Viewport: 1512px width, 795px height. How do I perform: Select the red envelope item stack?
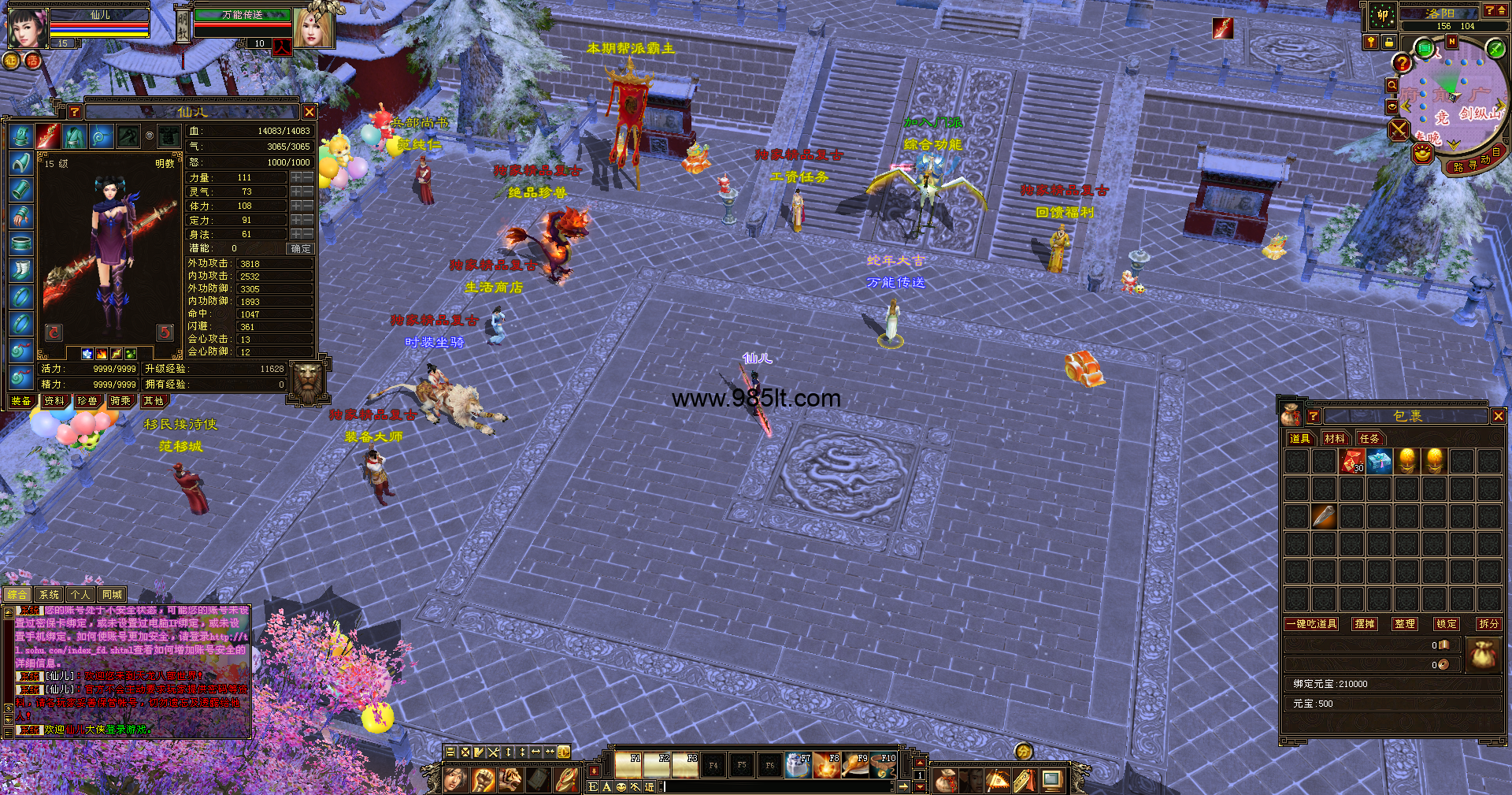click(1352, 462)
